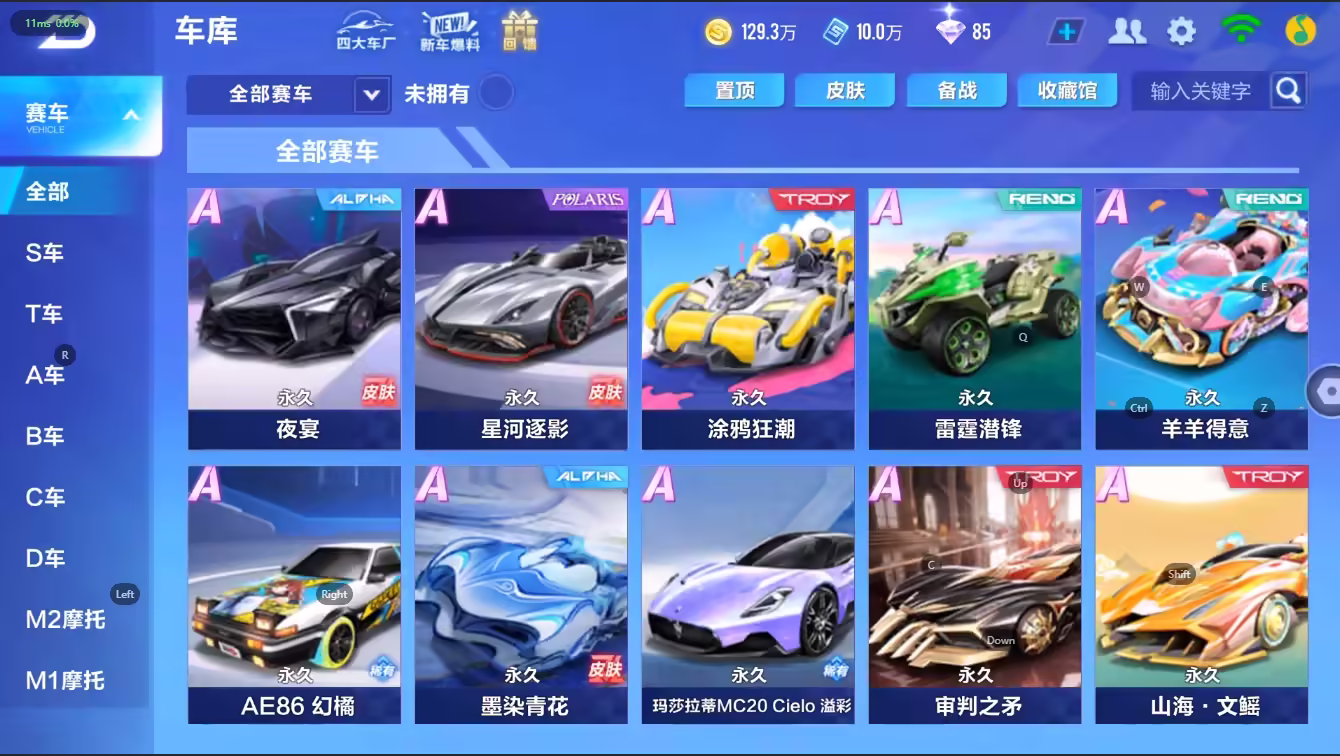Switch to the M2摩托 category tab
Image resolution: width=1340 pixels, height=756 pixels.
(x=65, y=620)
